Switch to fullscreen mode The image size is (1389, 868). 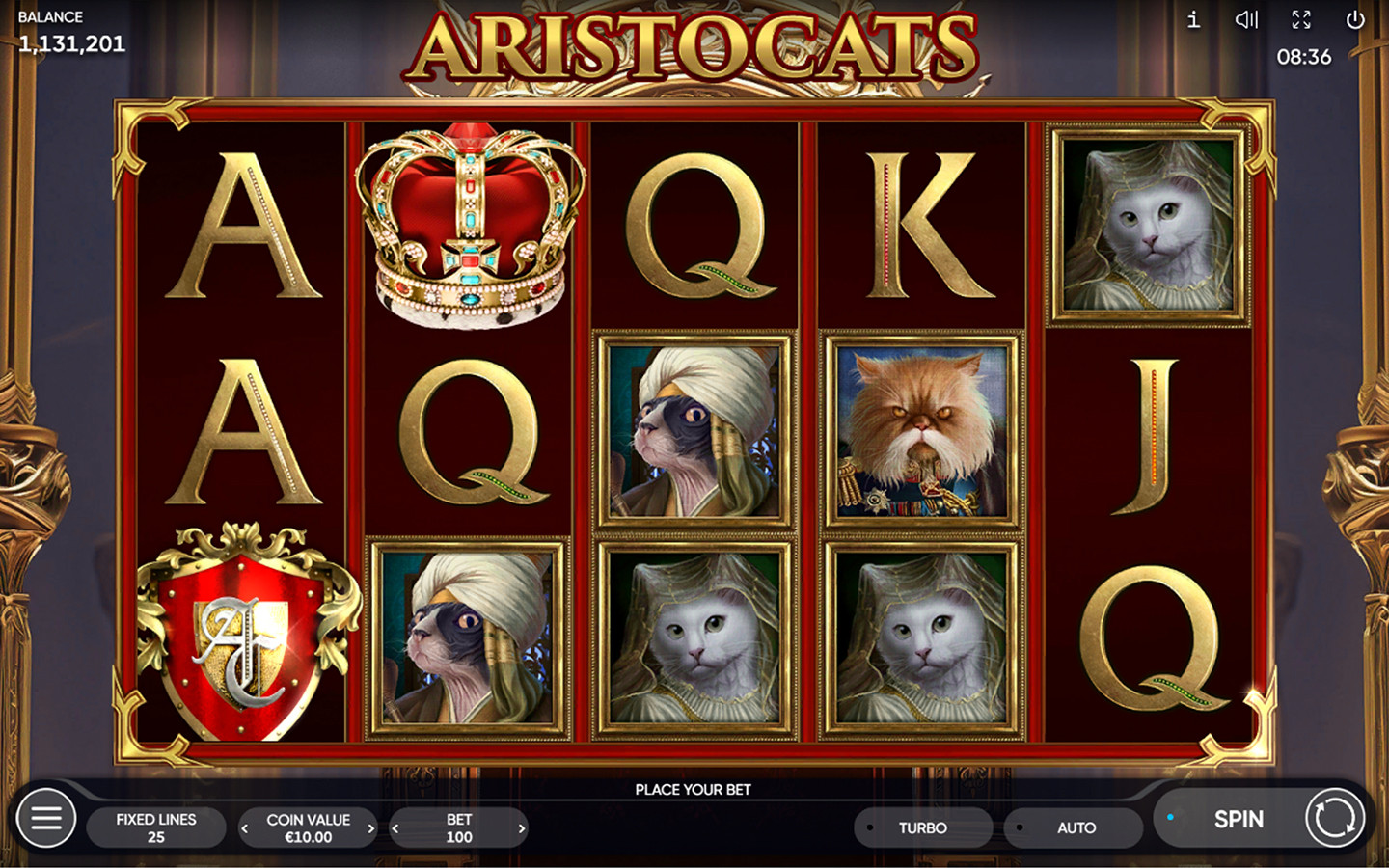(1301, 19)
